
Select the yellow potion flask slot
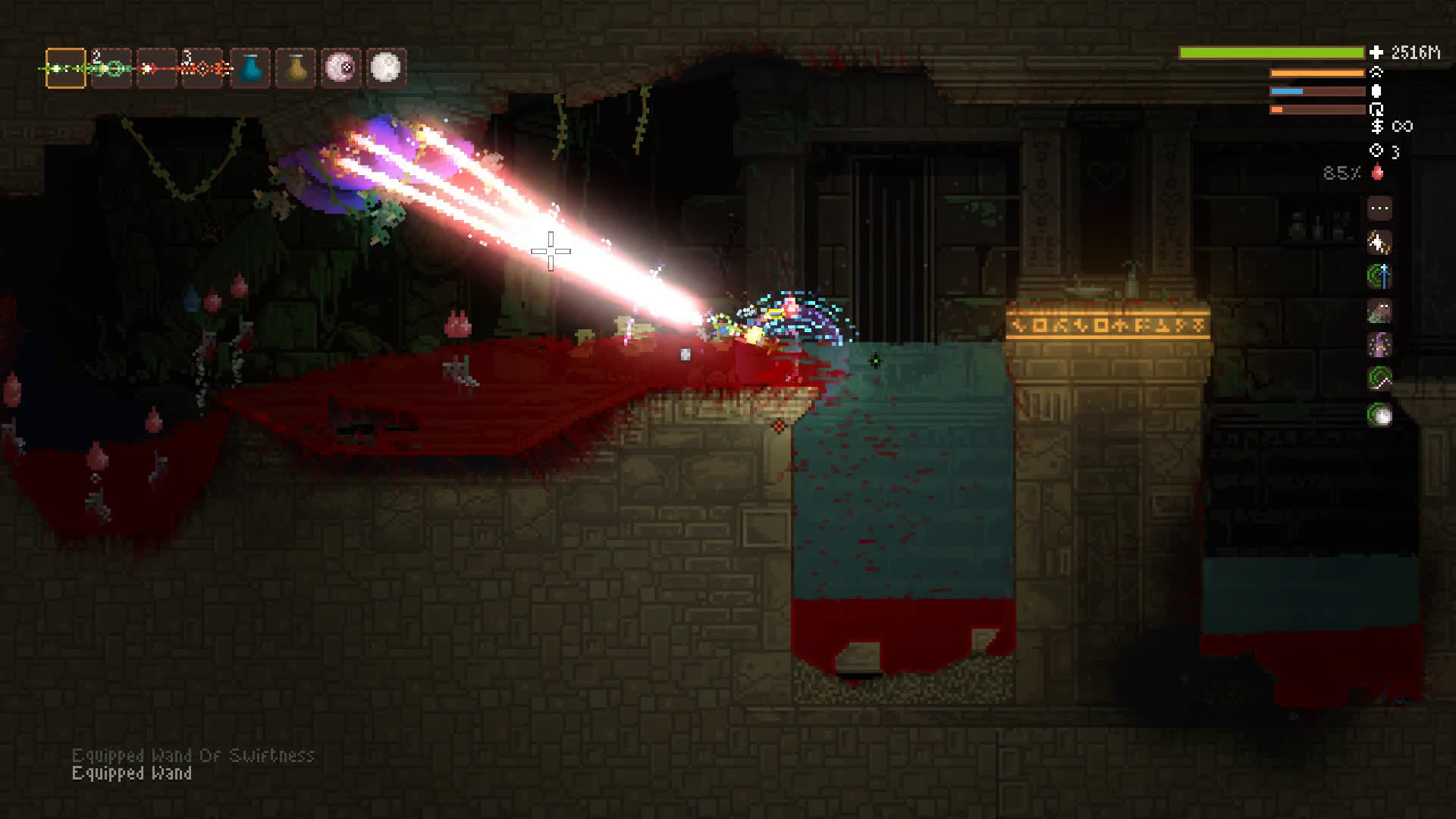(296, 68)
